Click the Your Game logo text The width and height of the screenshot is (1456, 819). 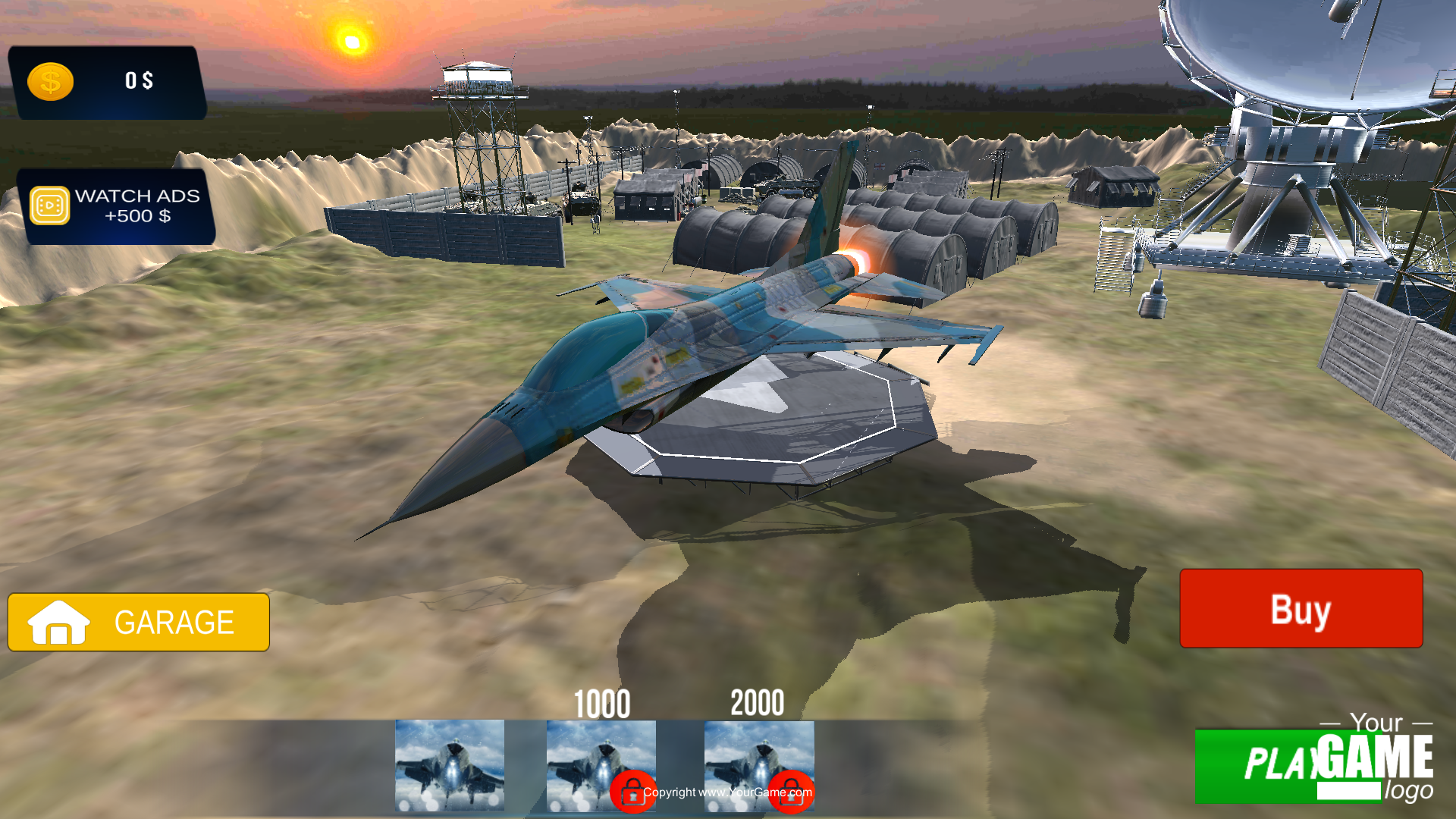click(x=1380, y=724)
